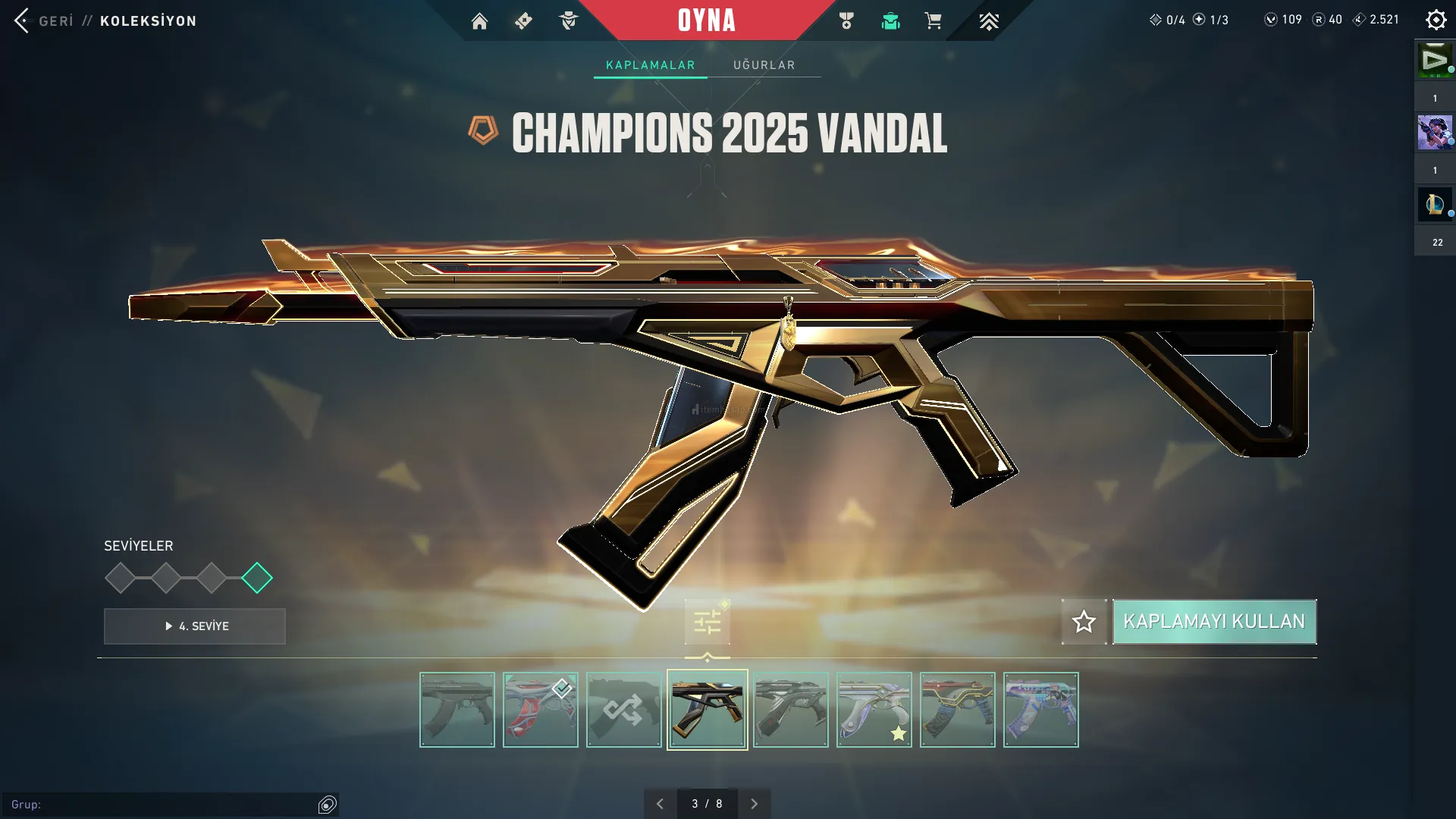Image resolution: width=1456 pixels, height=819 pixels.
Task: Select the first level diamond
Action: pos(120,578)
